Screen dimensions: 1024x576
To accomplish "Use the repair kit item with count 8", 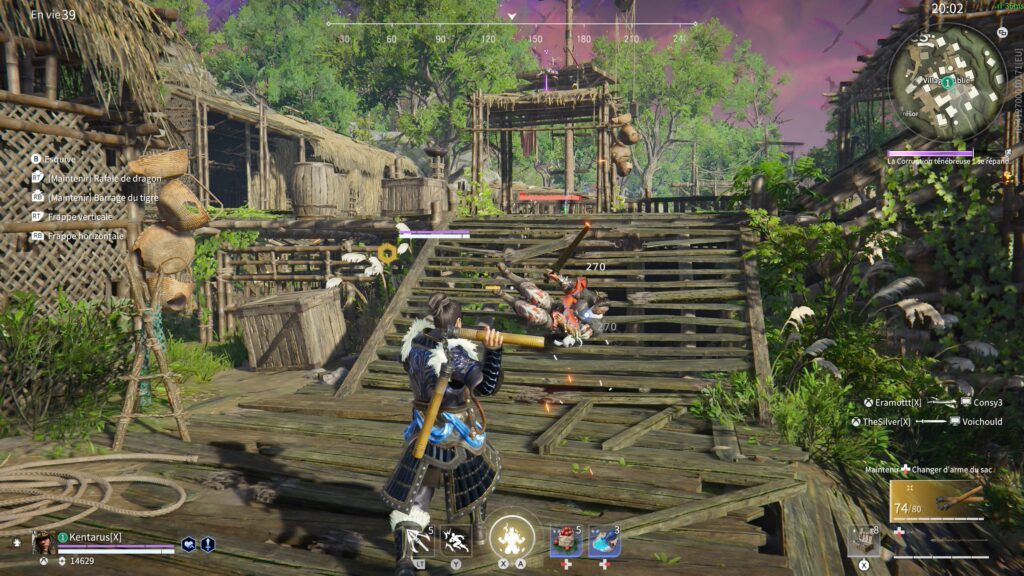I will pos(864,541).
